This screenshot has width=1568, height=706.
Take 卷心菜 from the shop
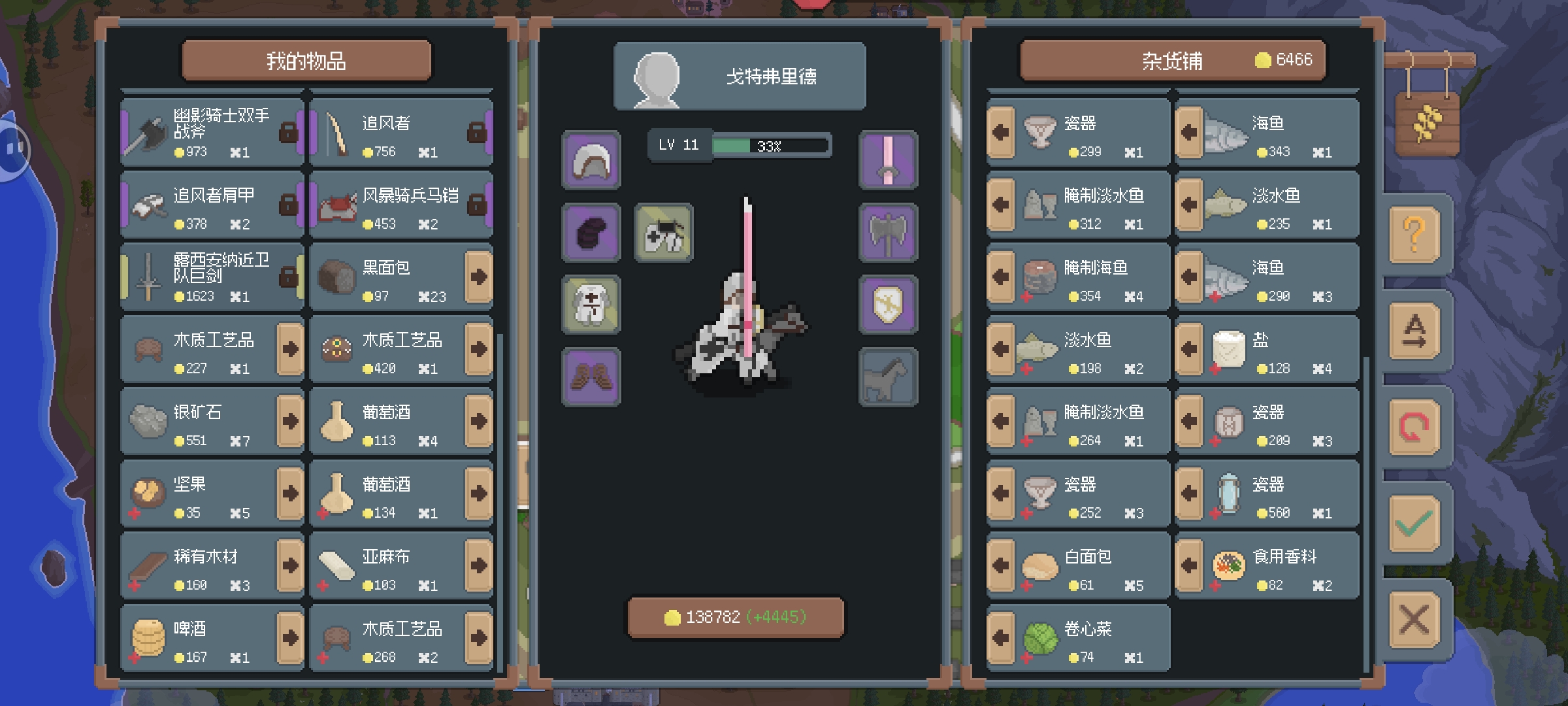coord(1001,638)
